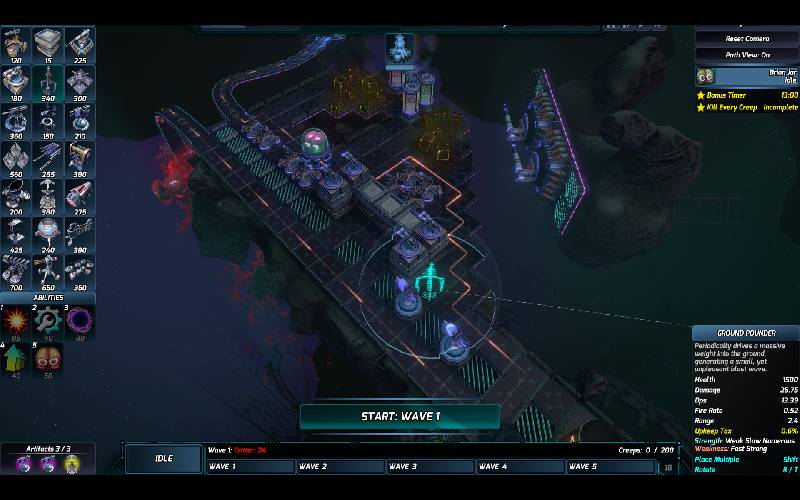Start Wave 1
Screen dimensions: 800x500
pyautogui.click(x=399, y=416)
